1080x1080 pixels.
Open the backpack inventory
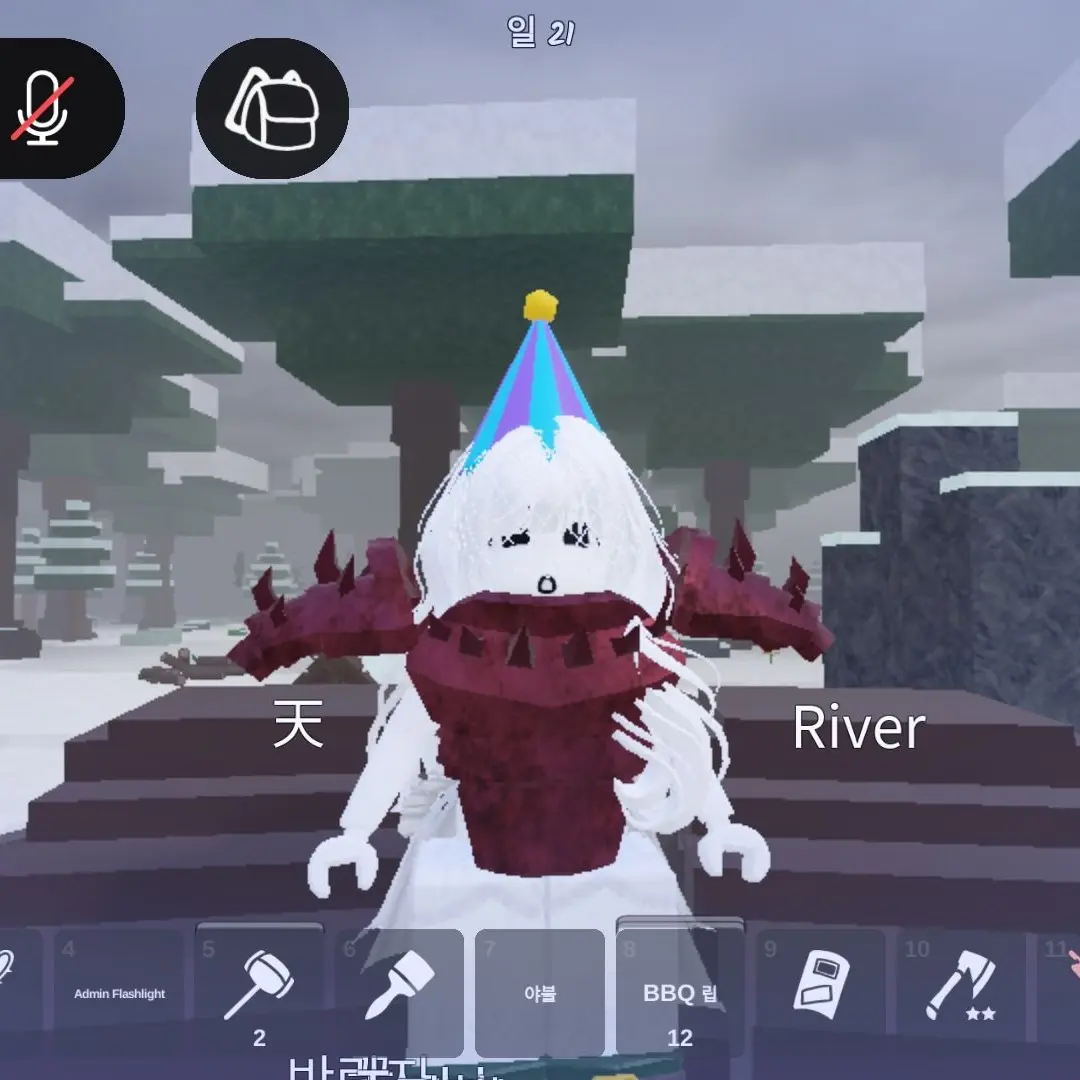pyautogui.click(x=271, y=108)
